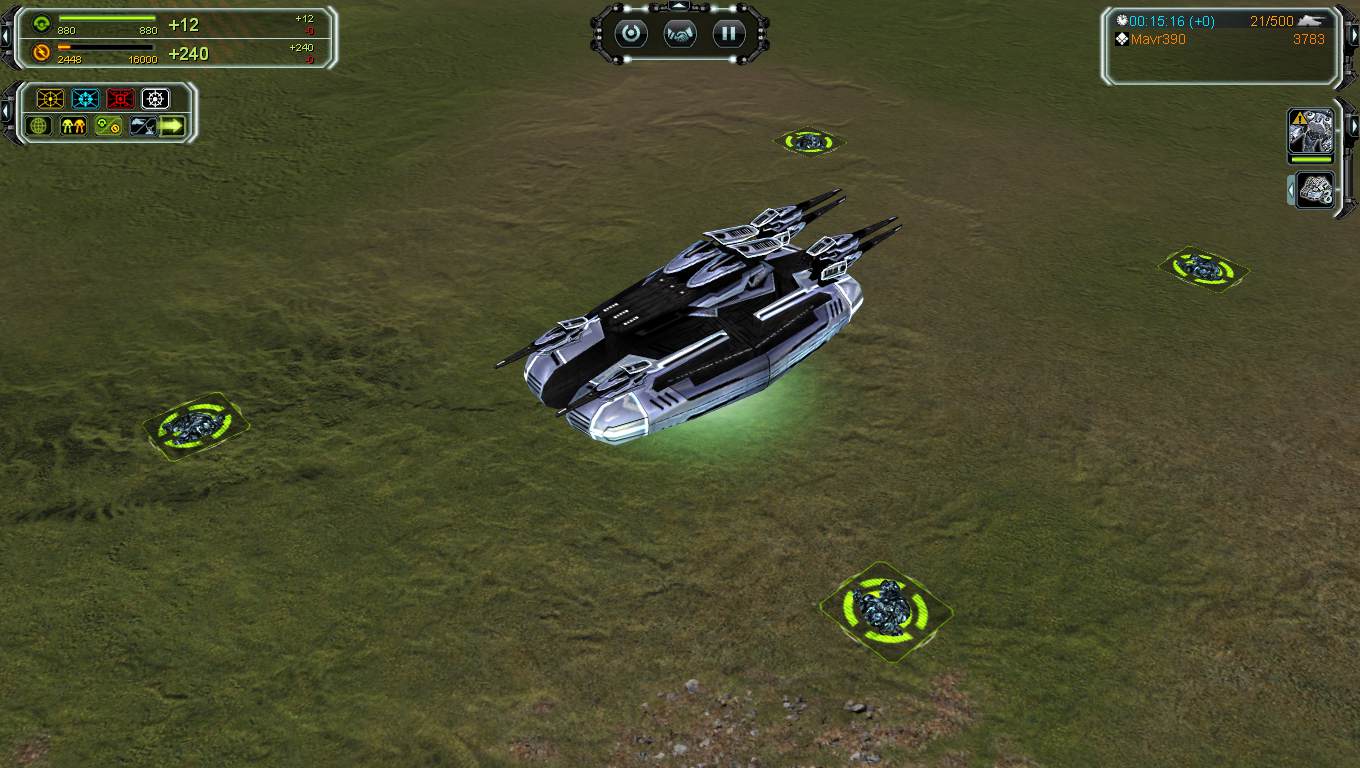Viewport: 1360px width, 768px height.
Task: Select the commander avatar with warning icon
Action: [1310, 130]
